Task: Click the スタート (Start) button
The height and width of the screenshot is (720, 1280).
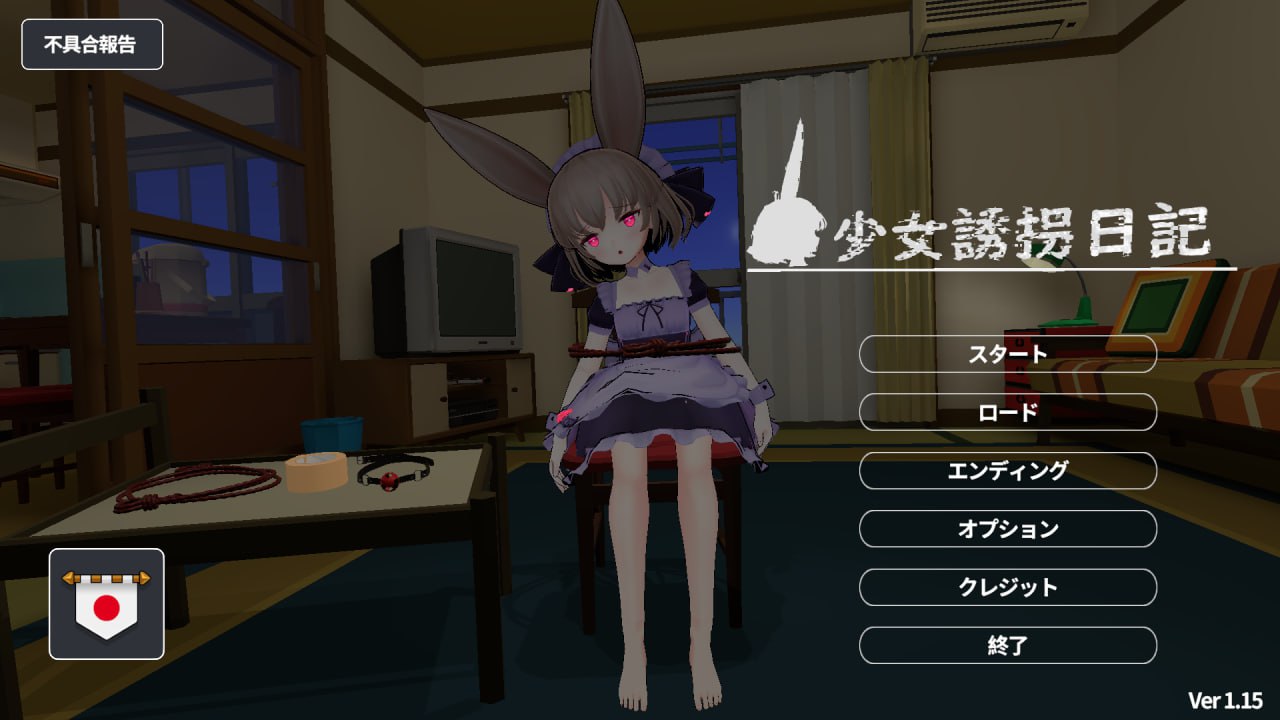Action: coord(1007,355)
